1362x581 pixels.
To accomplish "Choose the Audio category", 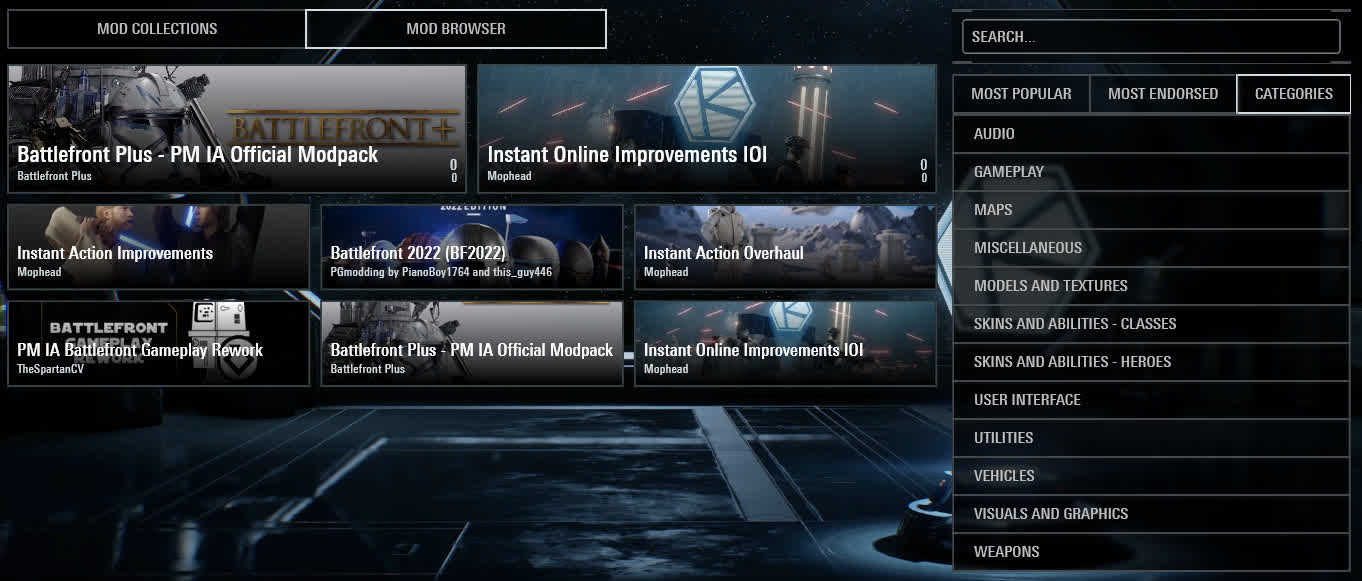I will (x=1150, y=134).
